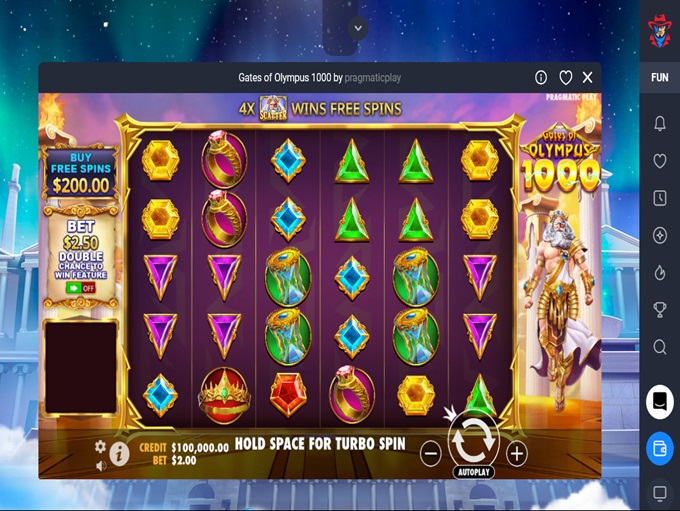
Task: Increase the bet with the plus button
Action: [516, 453]
